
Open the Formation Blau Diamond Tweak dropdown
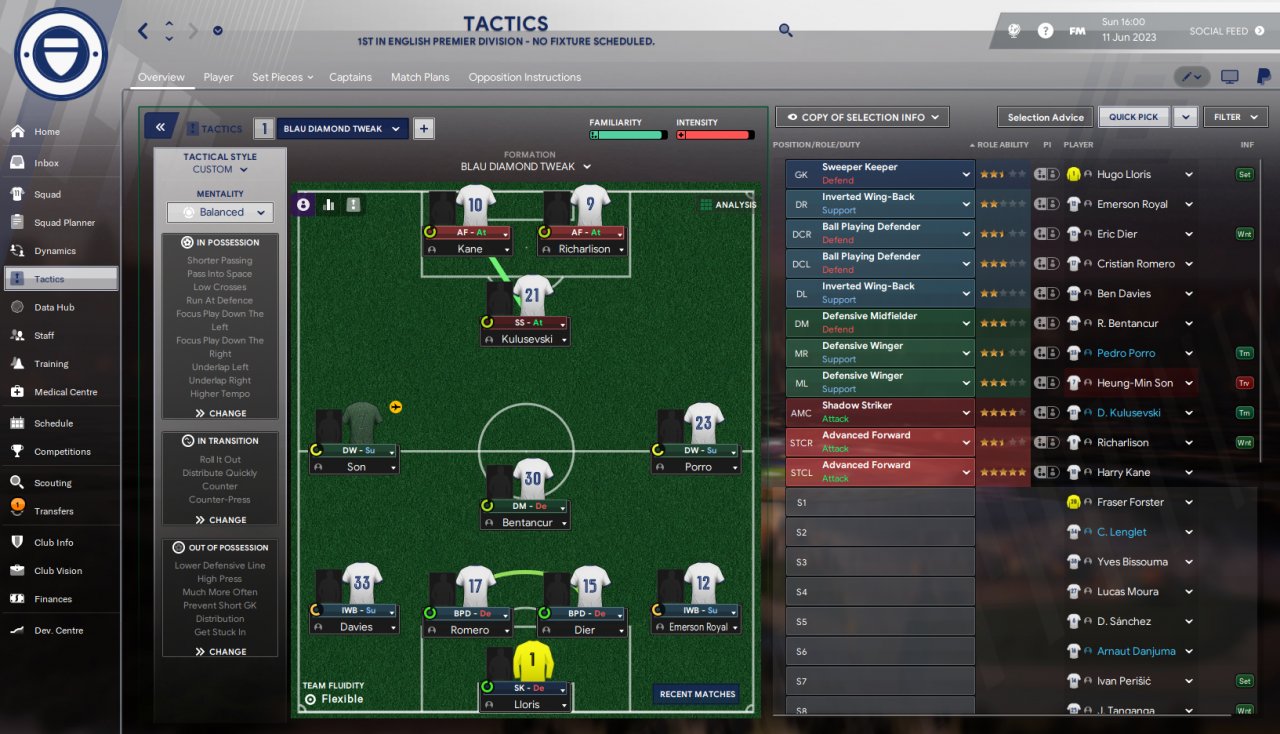pos(525,167)
